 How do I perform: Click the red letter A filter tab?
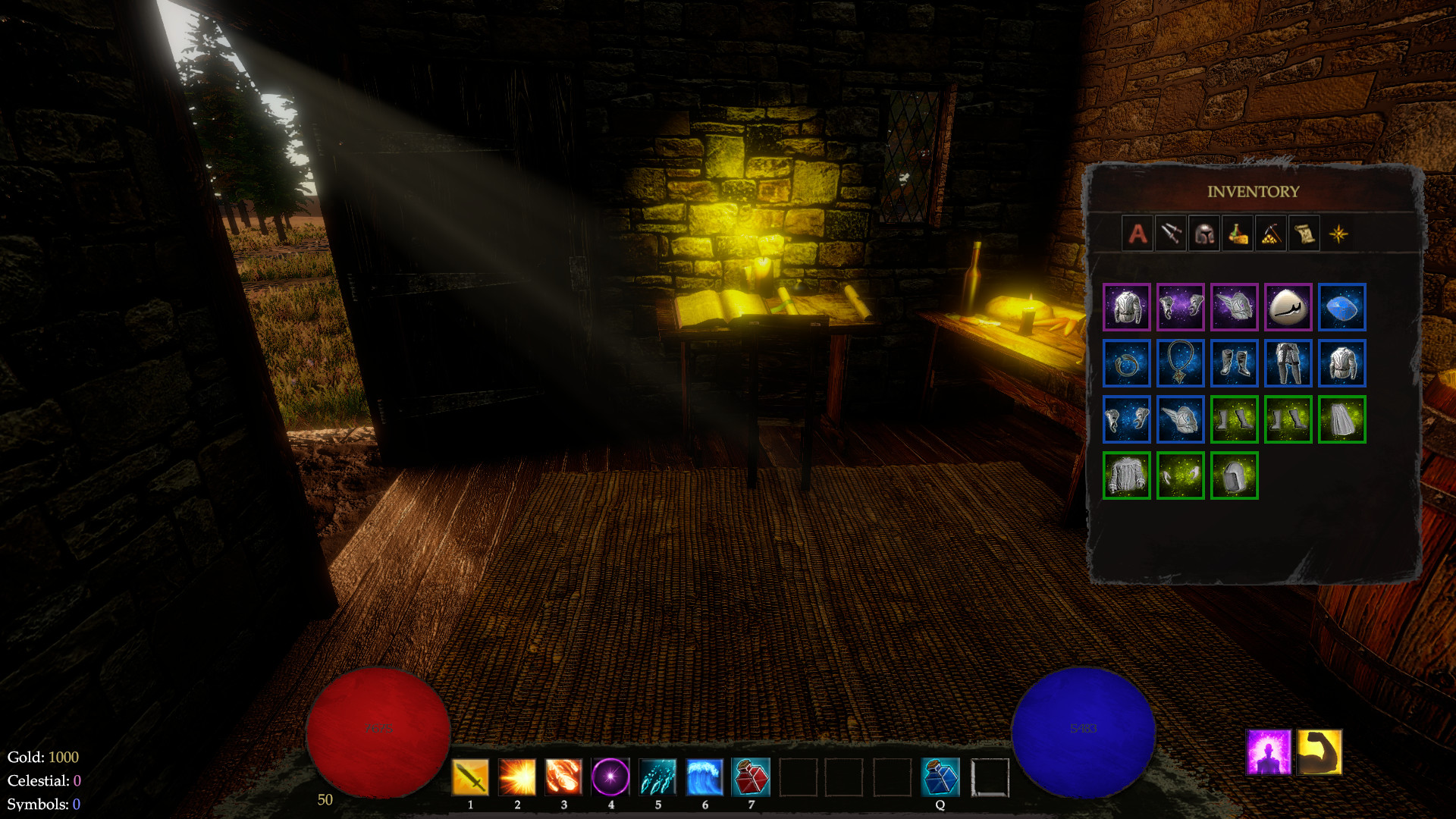[1137, 234]
